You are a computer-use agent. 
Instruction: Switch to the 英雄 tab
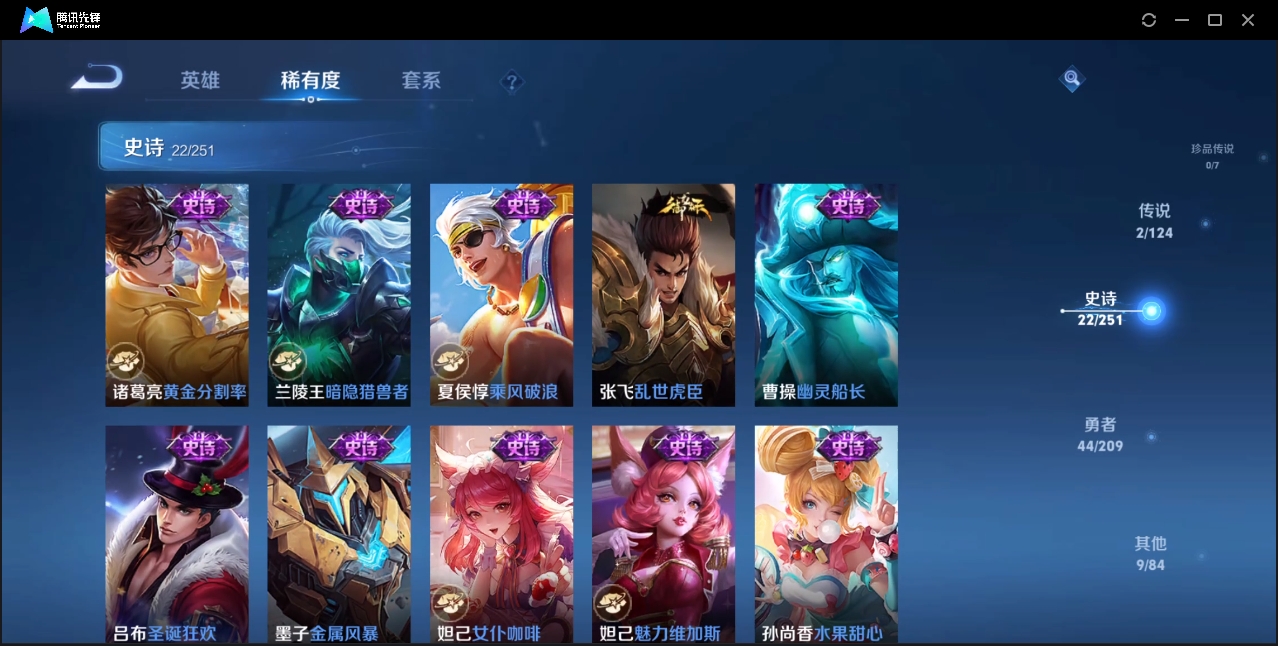pyautogui.click(x=200, y=80)
